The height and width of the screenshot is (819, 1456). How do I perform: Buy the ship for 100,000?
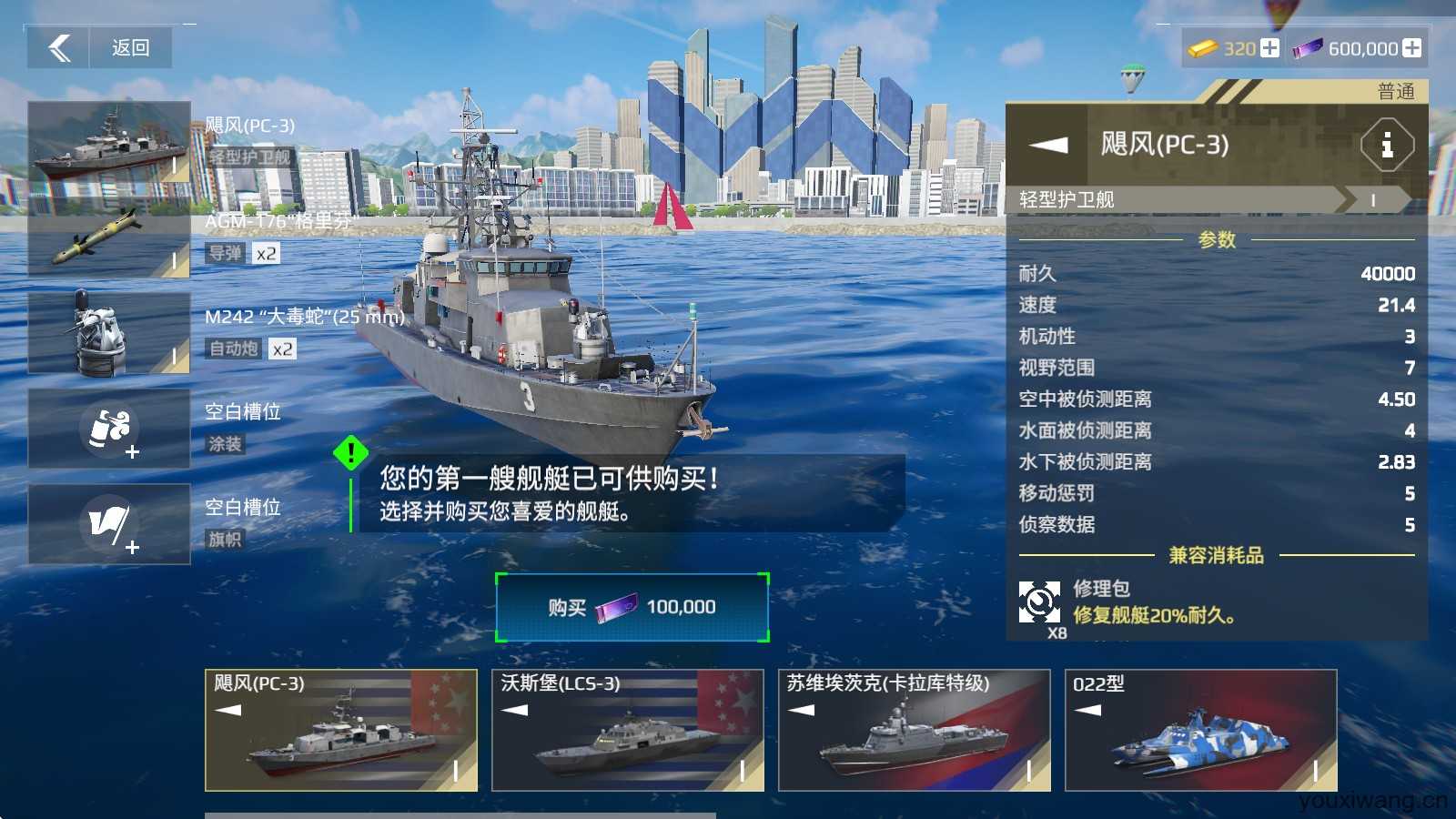point(632,607)
